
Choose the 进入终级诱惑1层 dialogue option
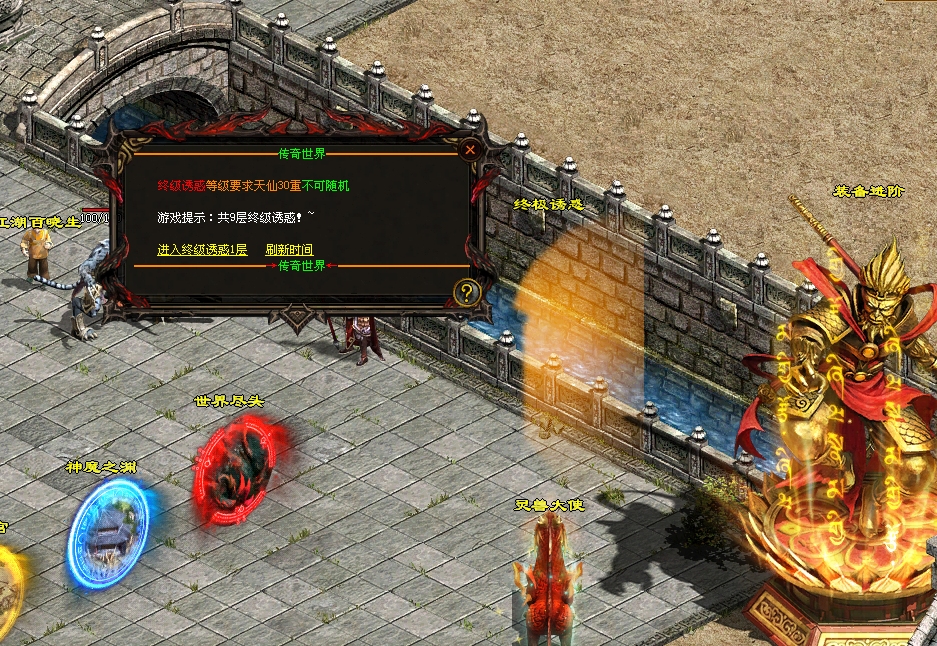[x=202, y=249]
